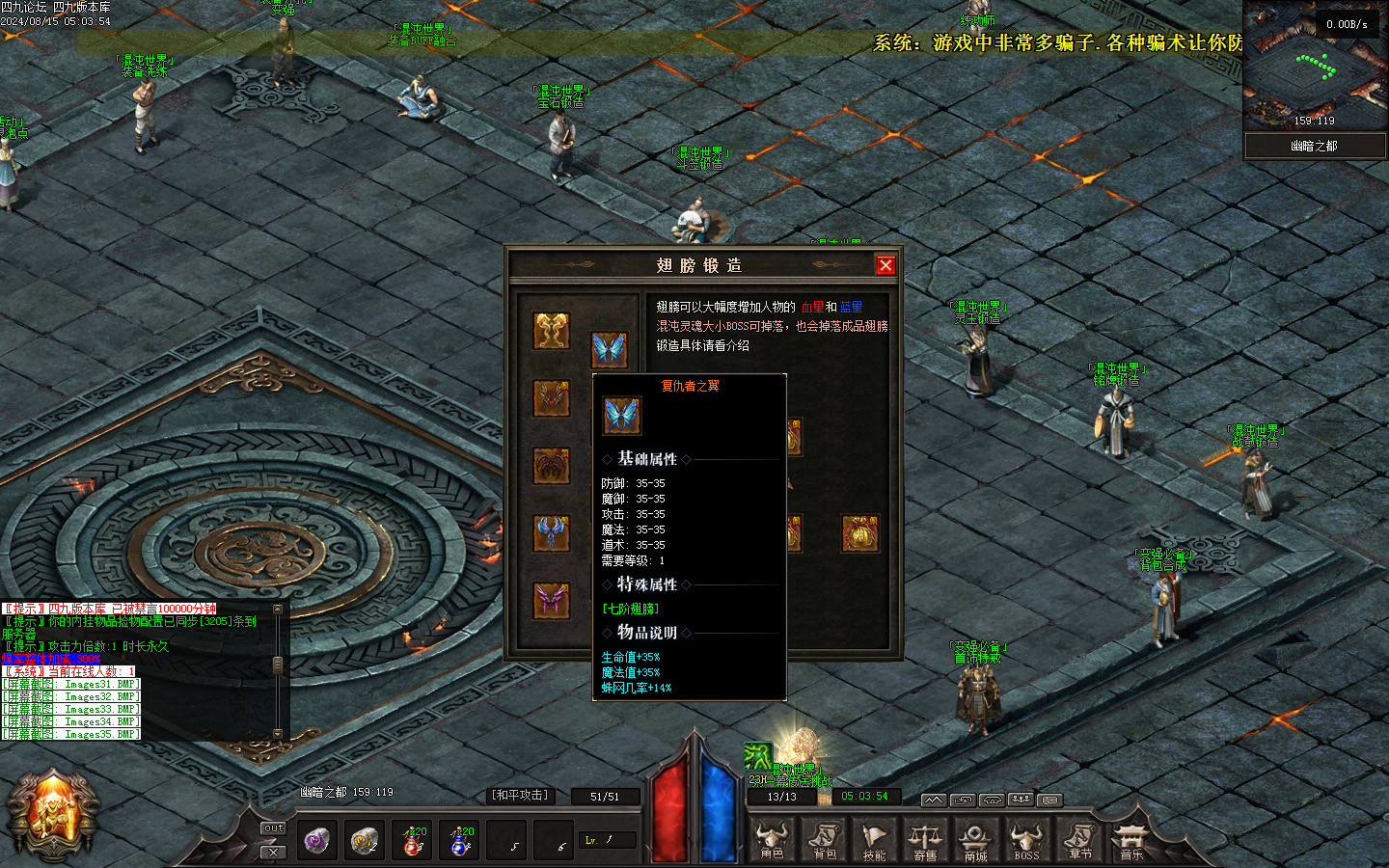The height and width of the screenshot is (868, 1389).
Task: Open the 背包 backpack
Action: (x=824, y=840)
